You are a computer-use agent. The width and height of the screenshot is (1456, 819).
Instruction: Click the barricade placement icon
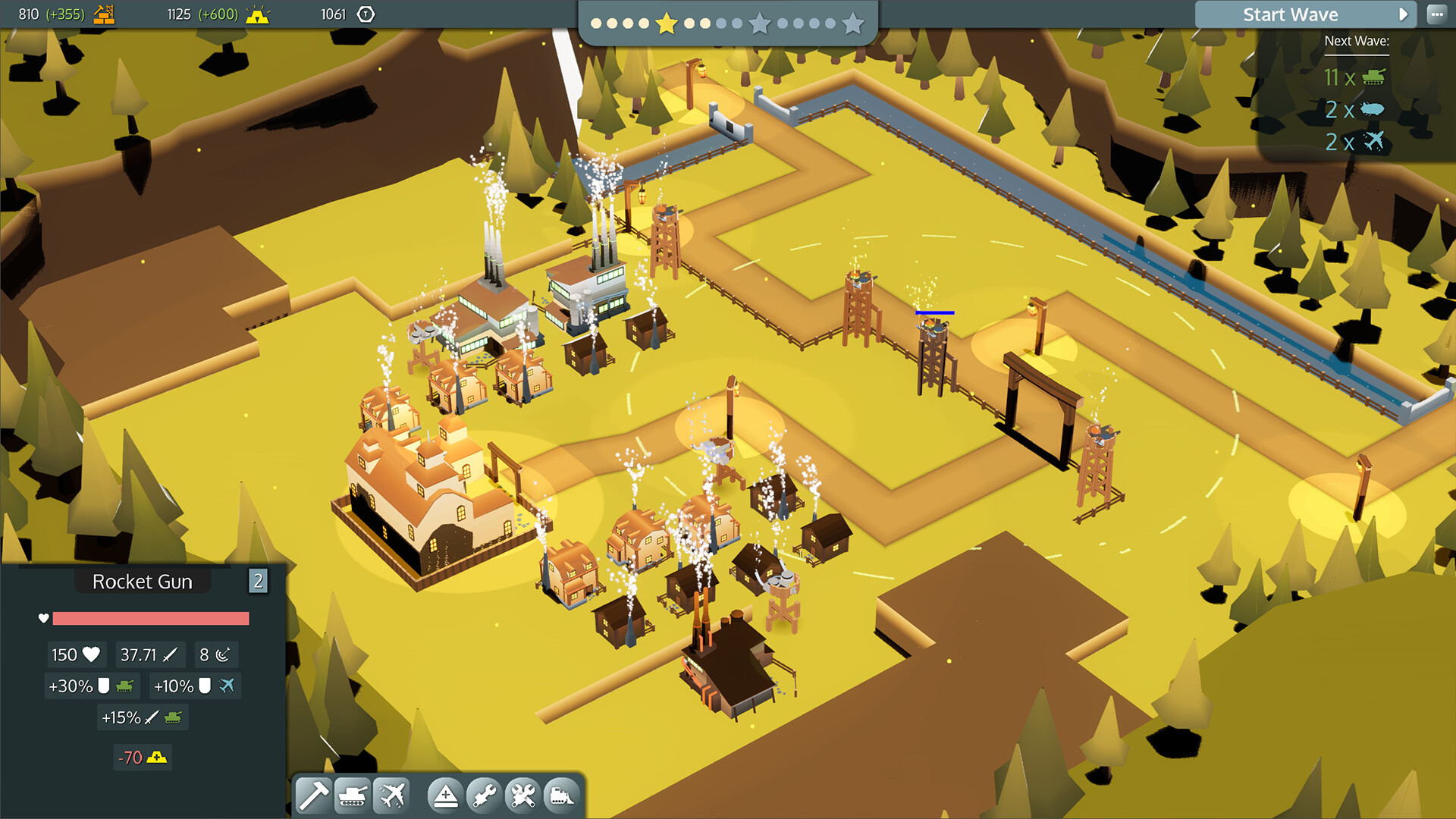(x=446, y=795)
